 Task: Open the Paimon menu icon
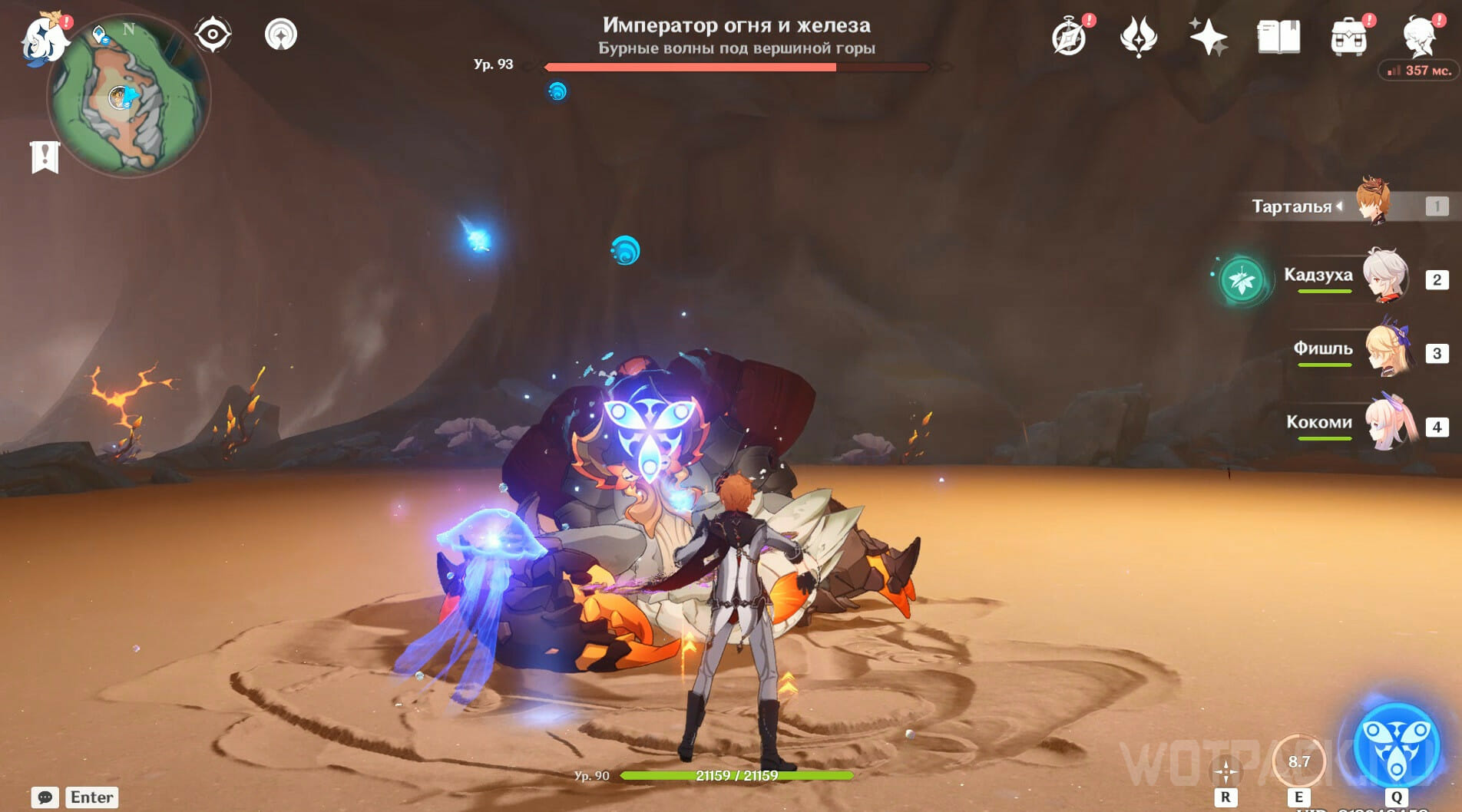click(44, 38)
